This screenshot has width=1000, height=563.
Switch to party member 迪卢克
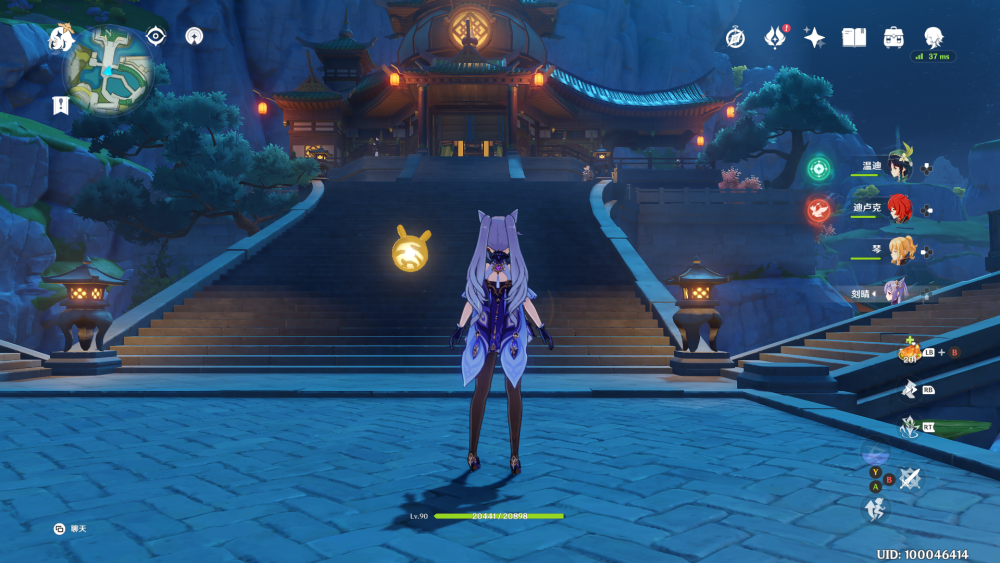(x=900, y=209)
